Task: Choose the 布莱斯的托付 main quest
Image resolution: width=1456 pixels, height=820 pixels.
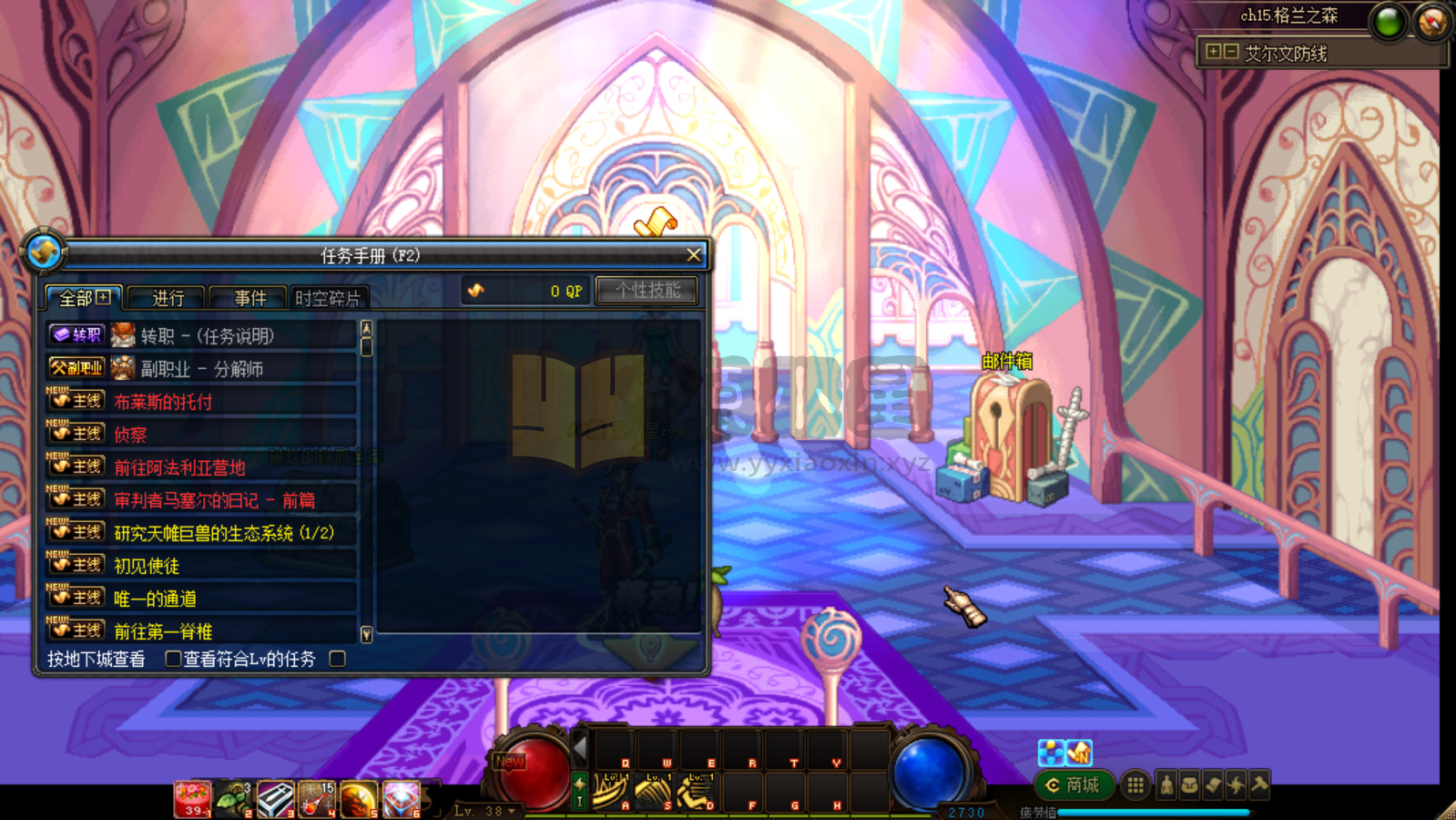Action: click(202, 402)
